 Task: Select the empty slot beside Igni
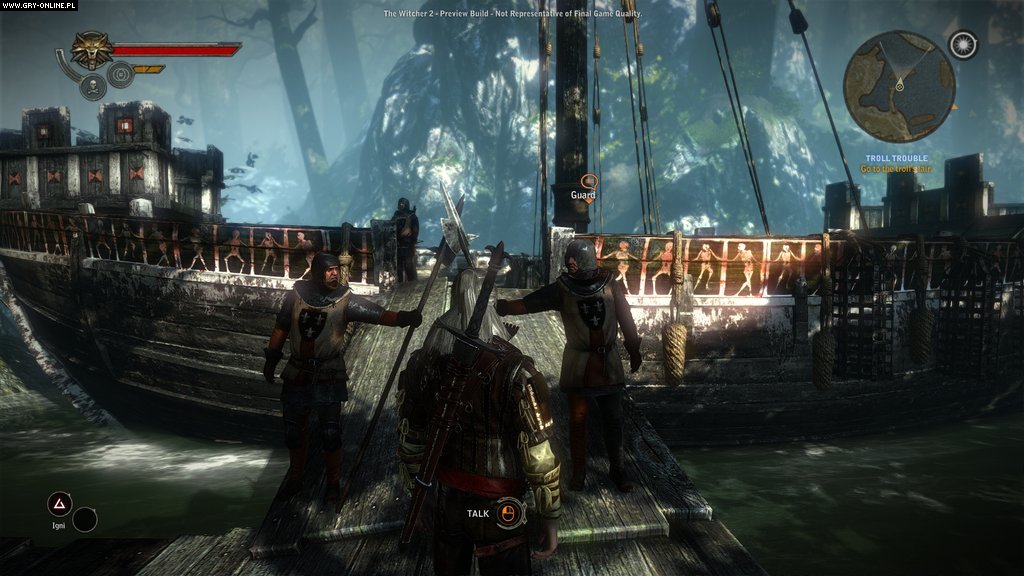point(86,519)
